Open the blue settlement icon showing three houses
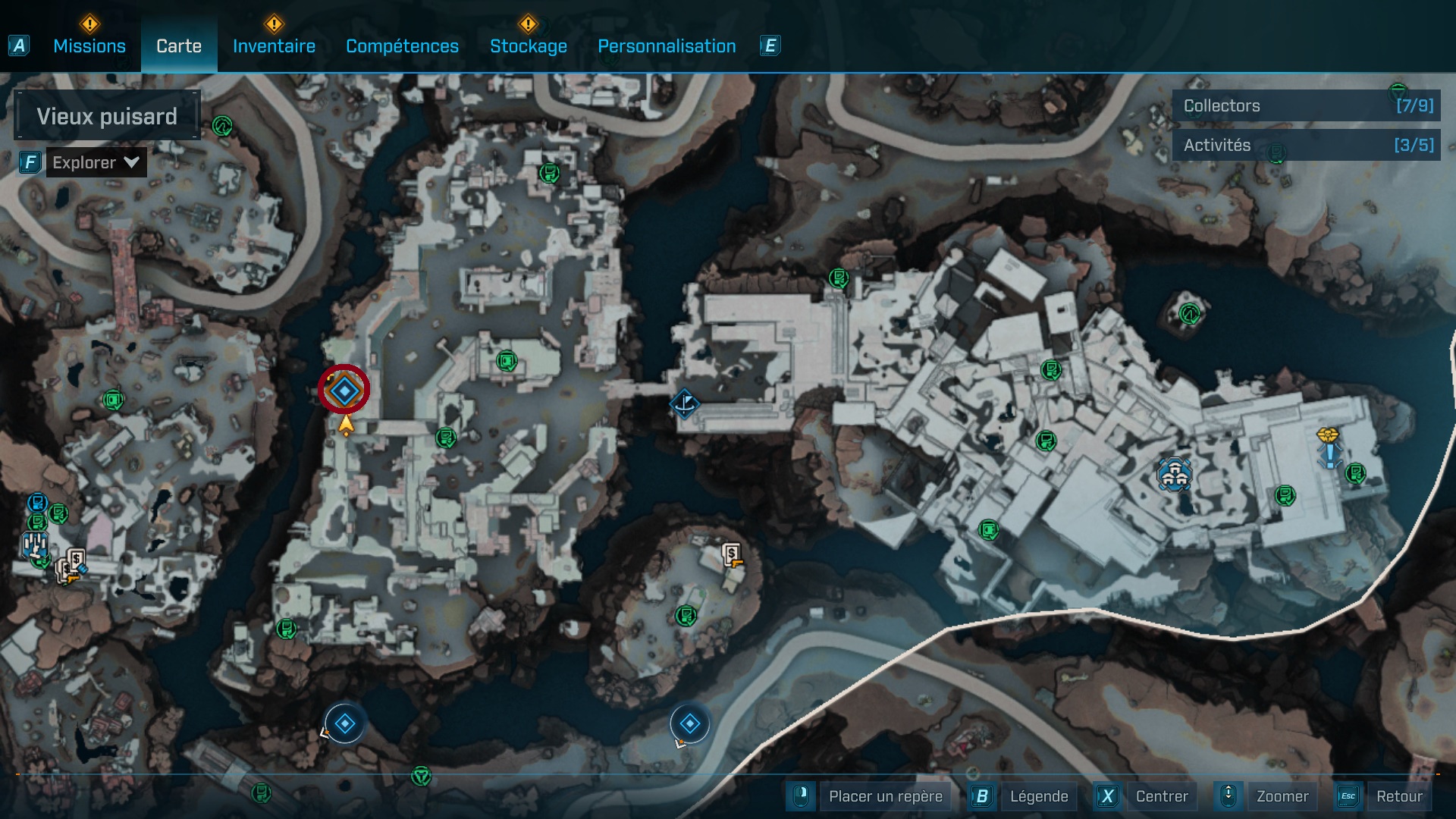The width and height of the screenshot is (1456, 819). click(1174, 474)
